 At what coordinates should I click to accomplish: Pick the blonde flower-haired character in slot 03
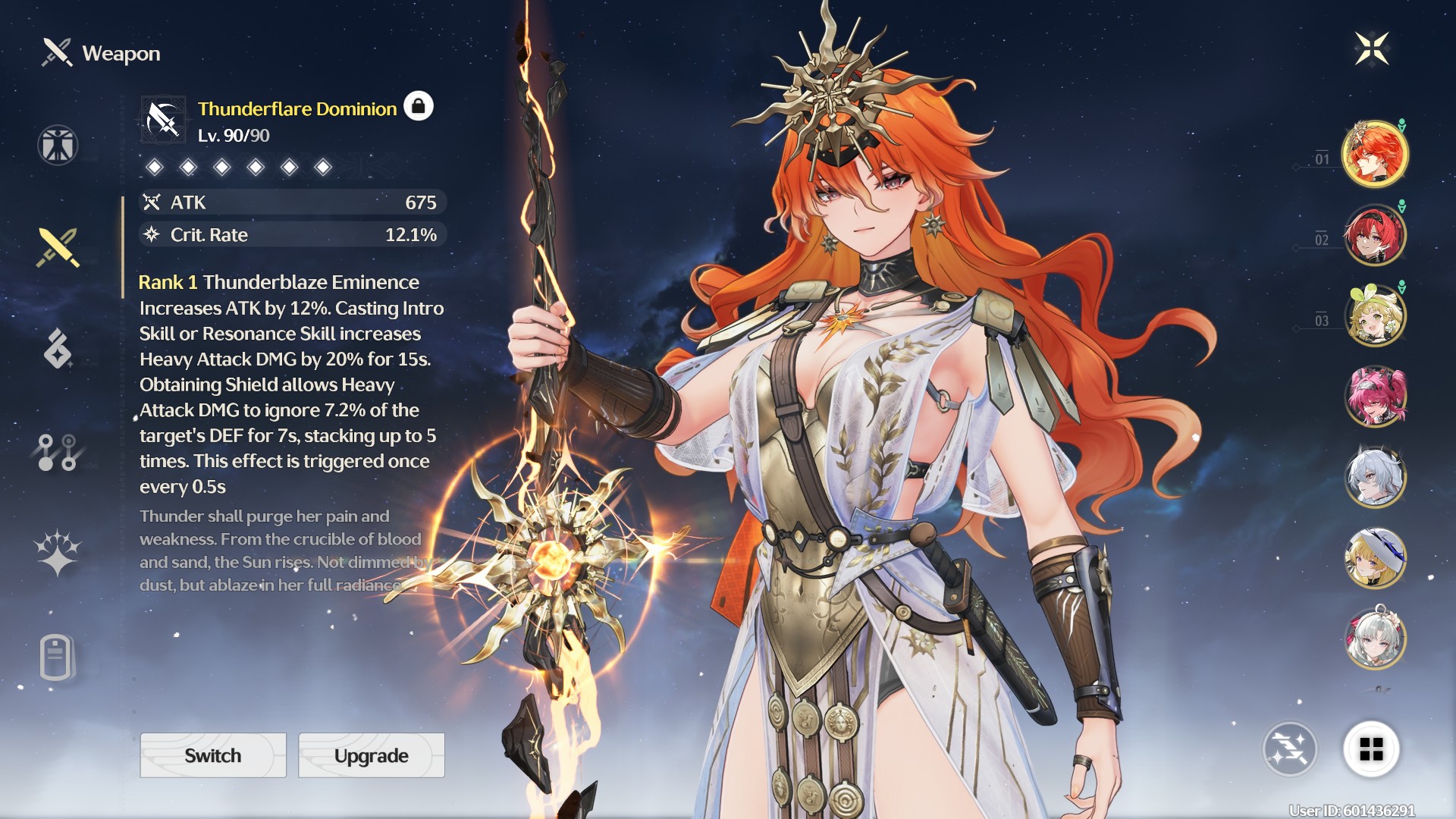click(1375, 315)
